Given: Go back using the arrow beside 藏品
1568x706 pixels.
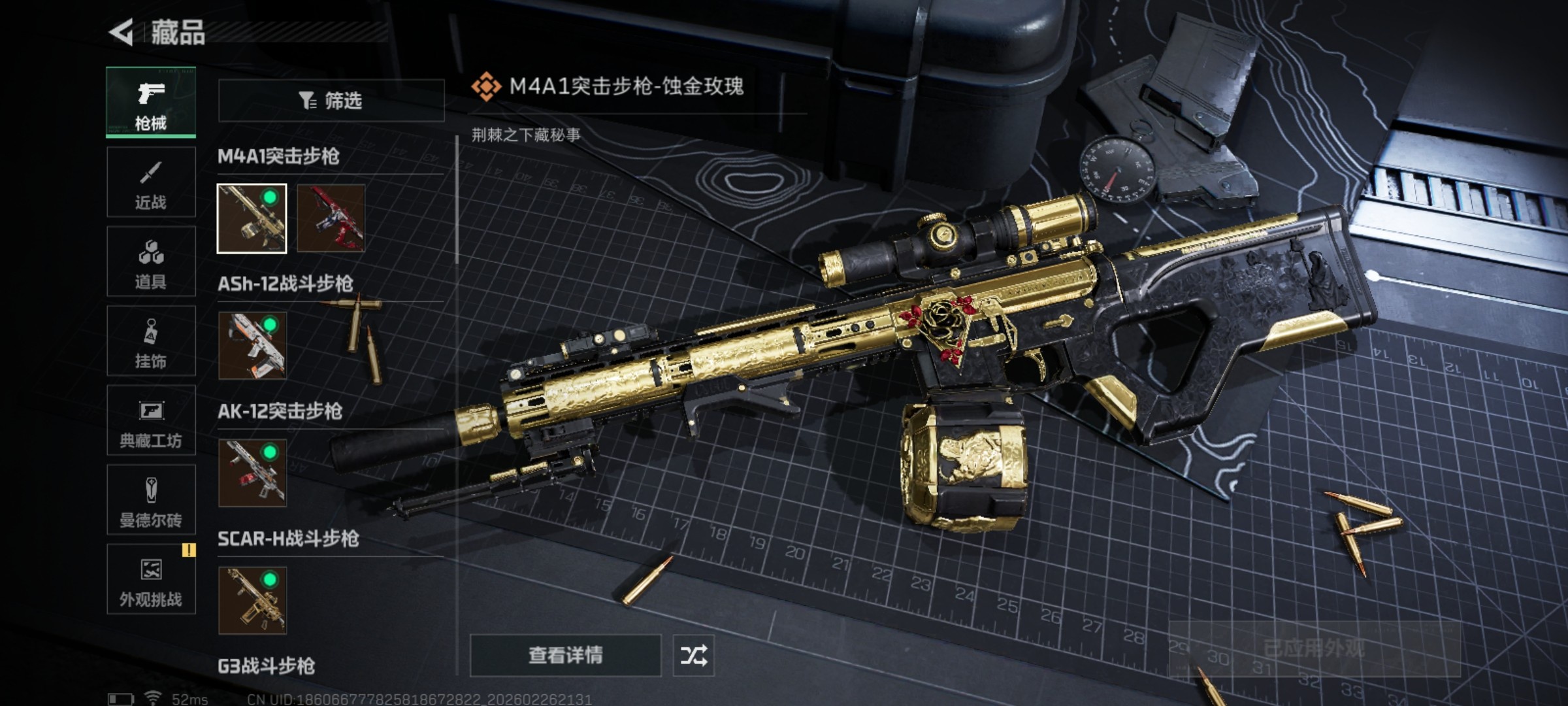Looking at the screenshot, I should coord(122,32).
